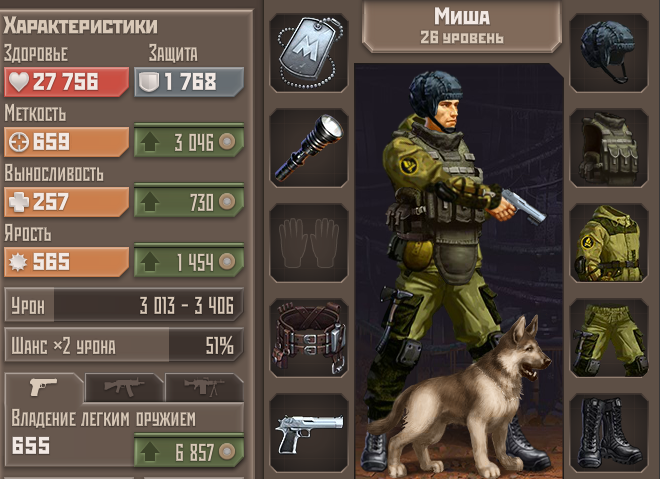
Task: Switch to the machine gun tab
Action: (202, 387)
